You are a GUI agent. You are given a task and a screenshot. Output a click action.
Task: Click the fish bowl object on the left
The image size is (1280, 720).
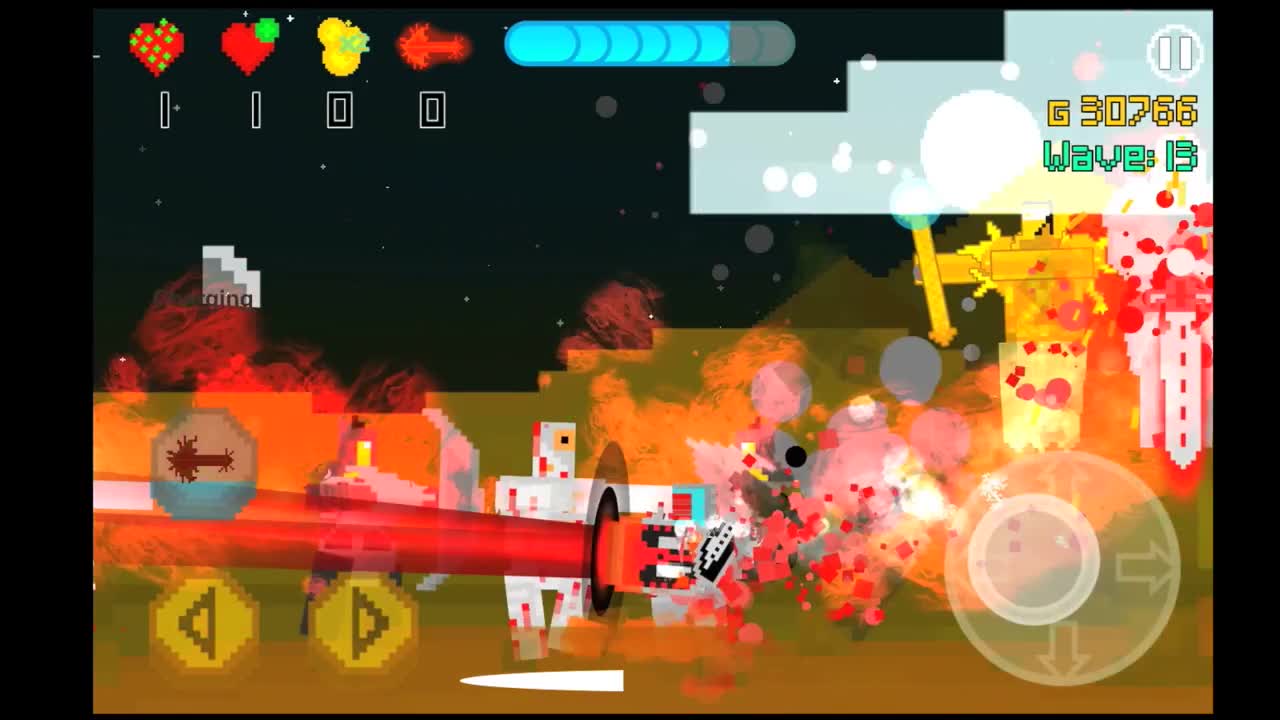click(x=200, y=462)
